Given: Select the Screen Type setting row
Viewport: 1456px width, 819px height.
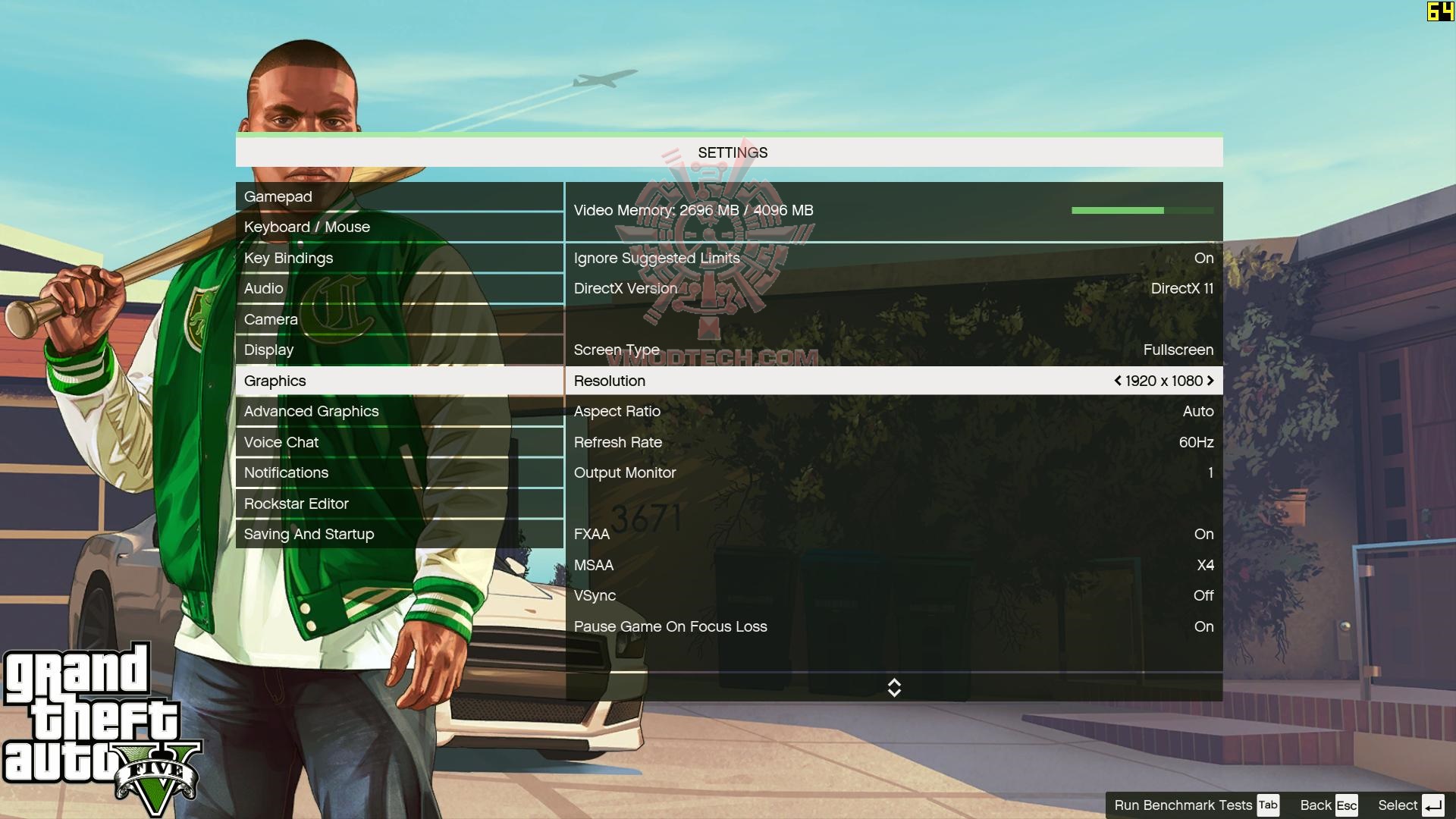Looking at the screenshot, I should (893, 350).
